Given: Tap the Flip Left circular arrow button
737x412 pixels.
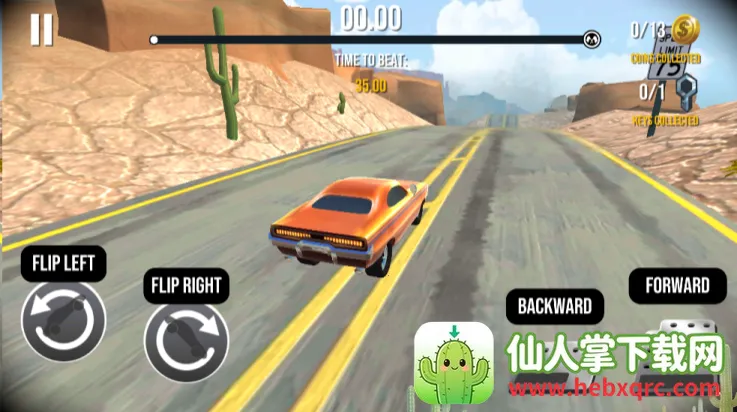Looking at the screenshot, I should 63,320.
